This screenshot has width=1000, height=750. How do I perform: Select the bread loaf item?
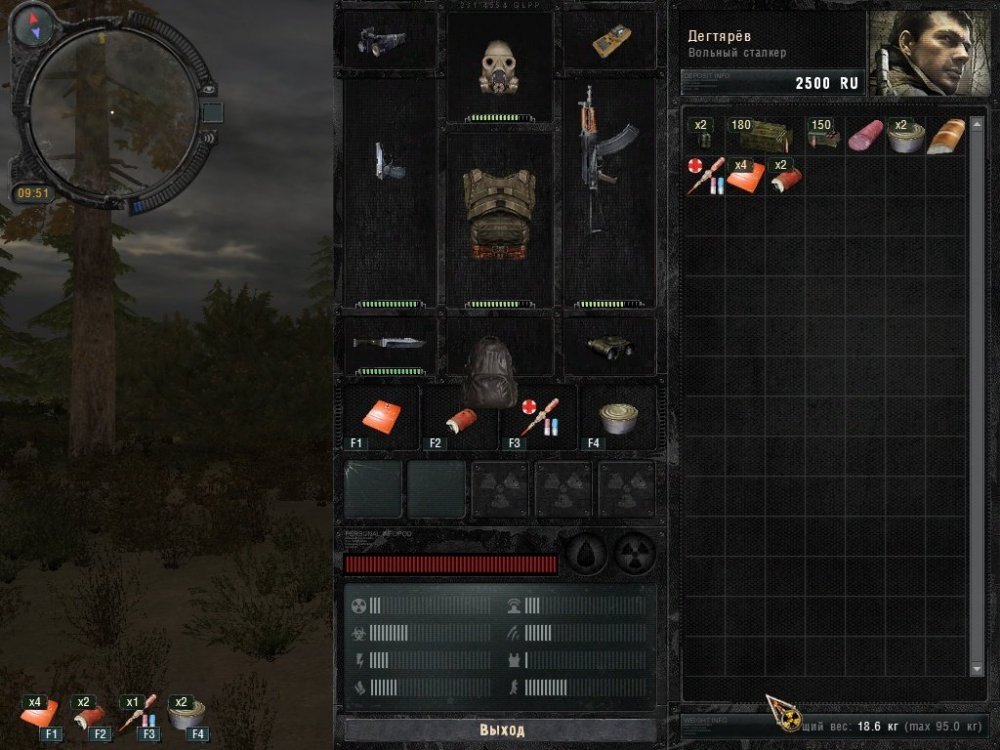pos(945,136)
